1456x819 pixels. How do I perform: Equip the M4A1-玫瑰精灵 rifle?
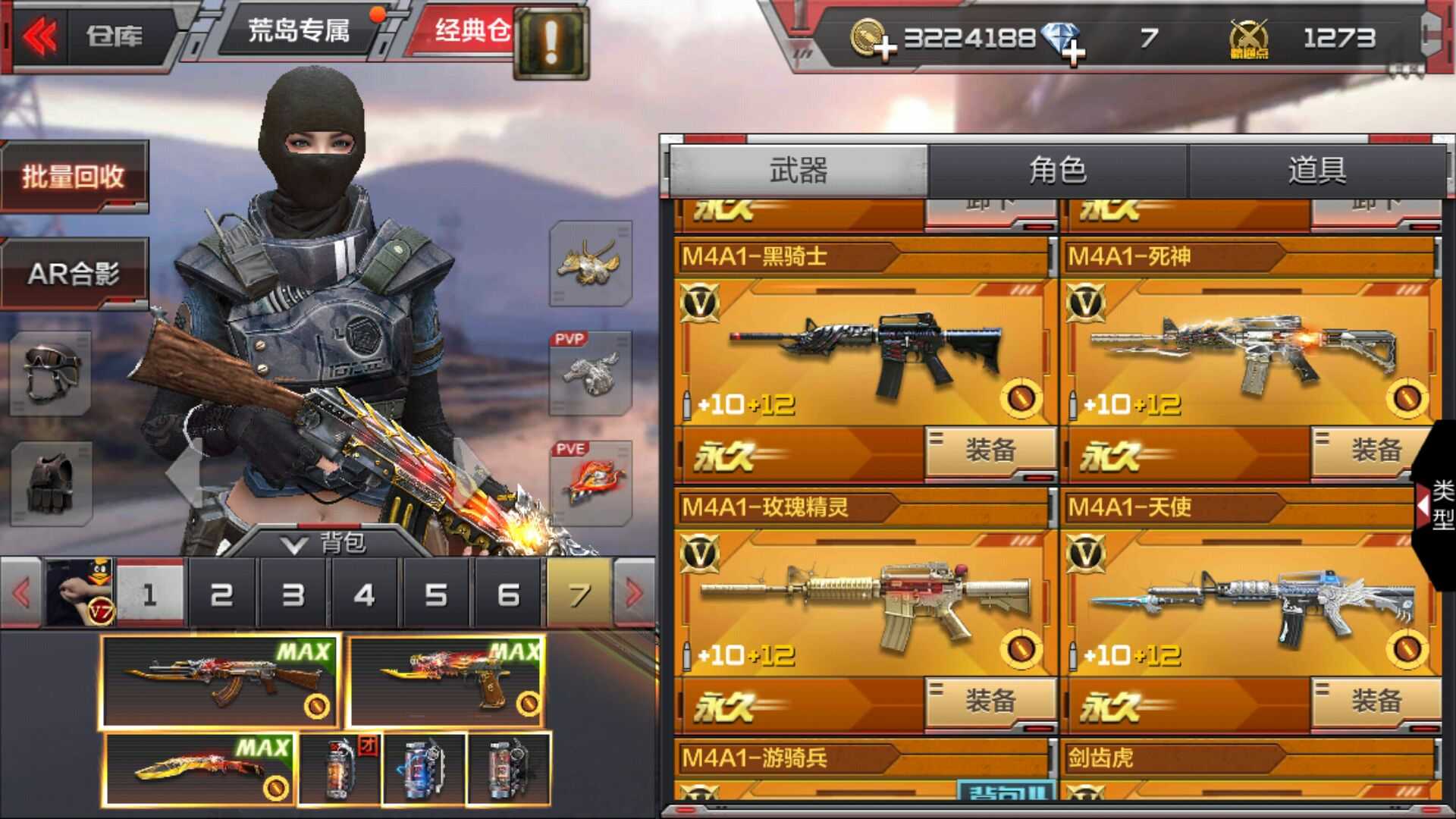point(990,701)
